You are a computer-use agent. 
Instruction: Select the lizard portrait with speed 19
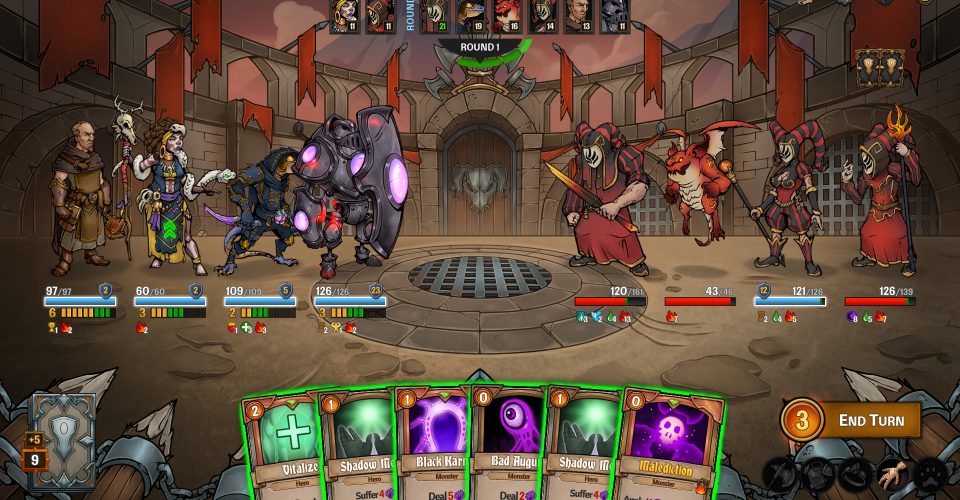[x=469, y=16]
